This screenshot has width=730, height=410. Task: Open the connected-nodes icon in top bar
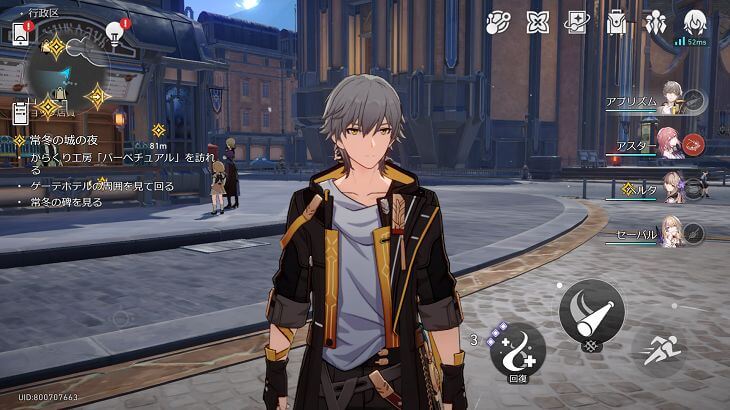pyautogui.click(x=498, y=22)
